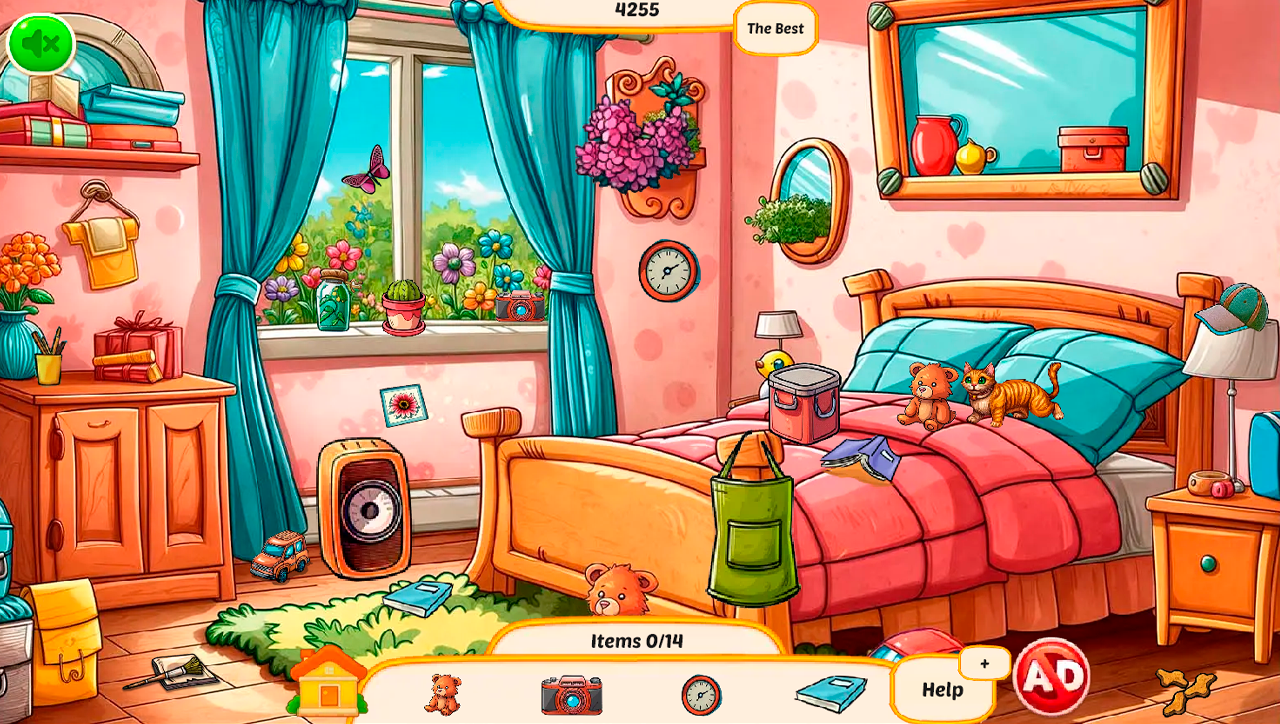Click the green speaker icon
Viewport: 1280px width, 724px height.
[x=40, y=42]
